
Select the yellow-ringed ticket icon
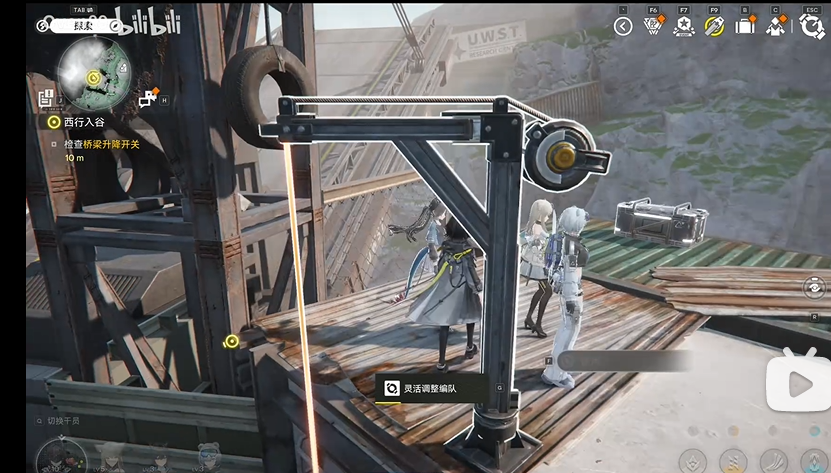tap(714, 27)
